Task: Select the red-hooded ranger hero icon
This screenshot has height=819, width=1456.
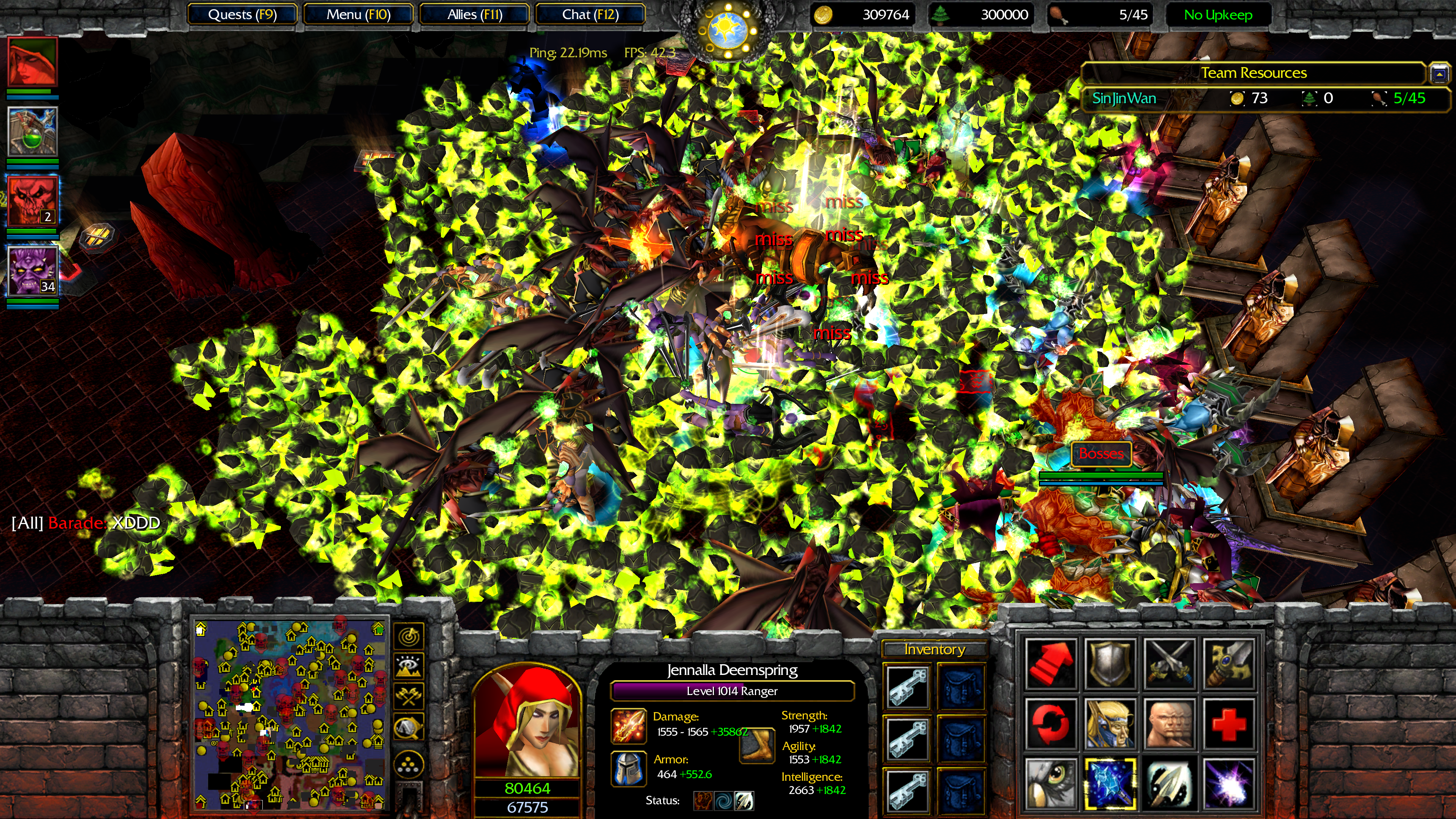Action: [32, 61]
